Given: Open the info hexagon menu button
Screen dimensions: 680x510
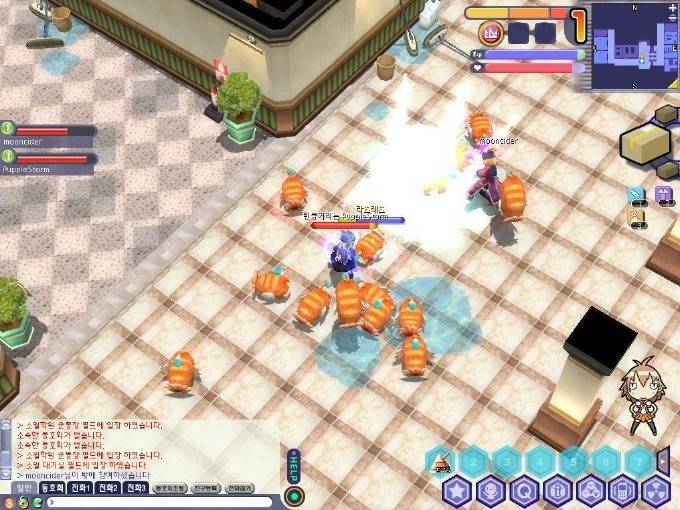Looking at the screenshot, I should coord(556,491).
